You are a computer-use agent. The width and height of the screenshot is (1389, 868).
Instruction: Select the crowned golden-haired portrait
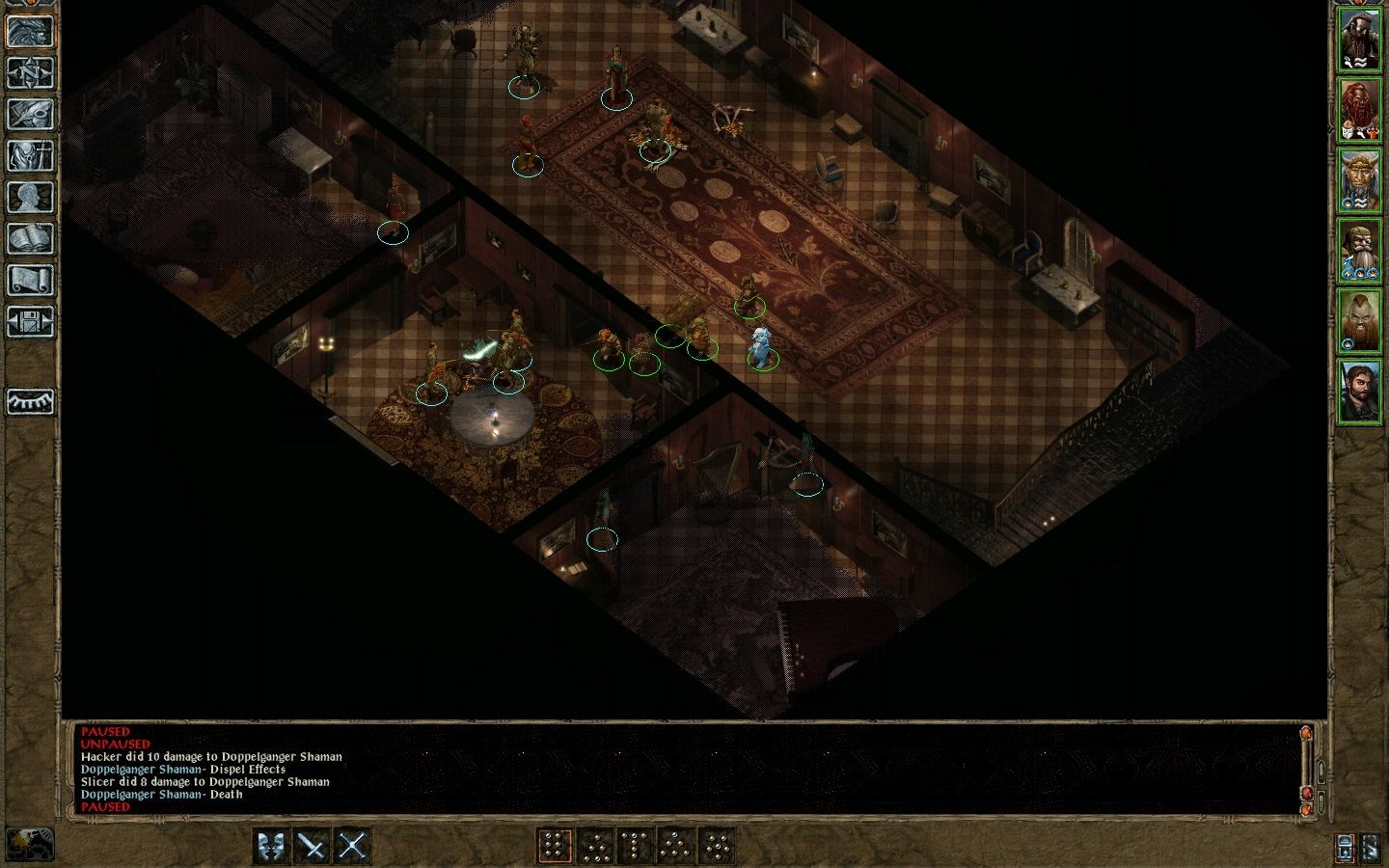pos(1359,180)
